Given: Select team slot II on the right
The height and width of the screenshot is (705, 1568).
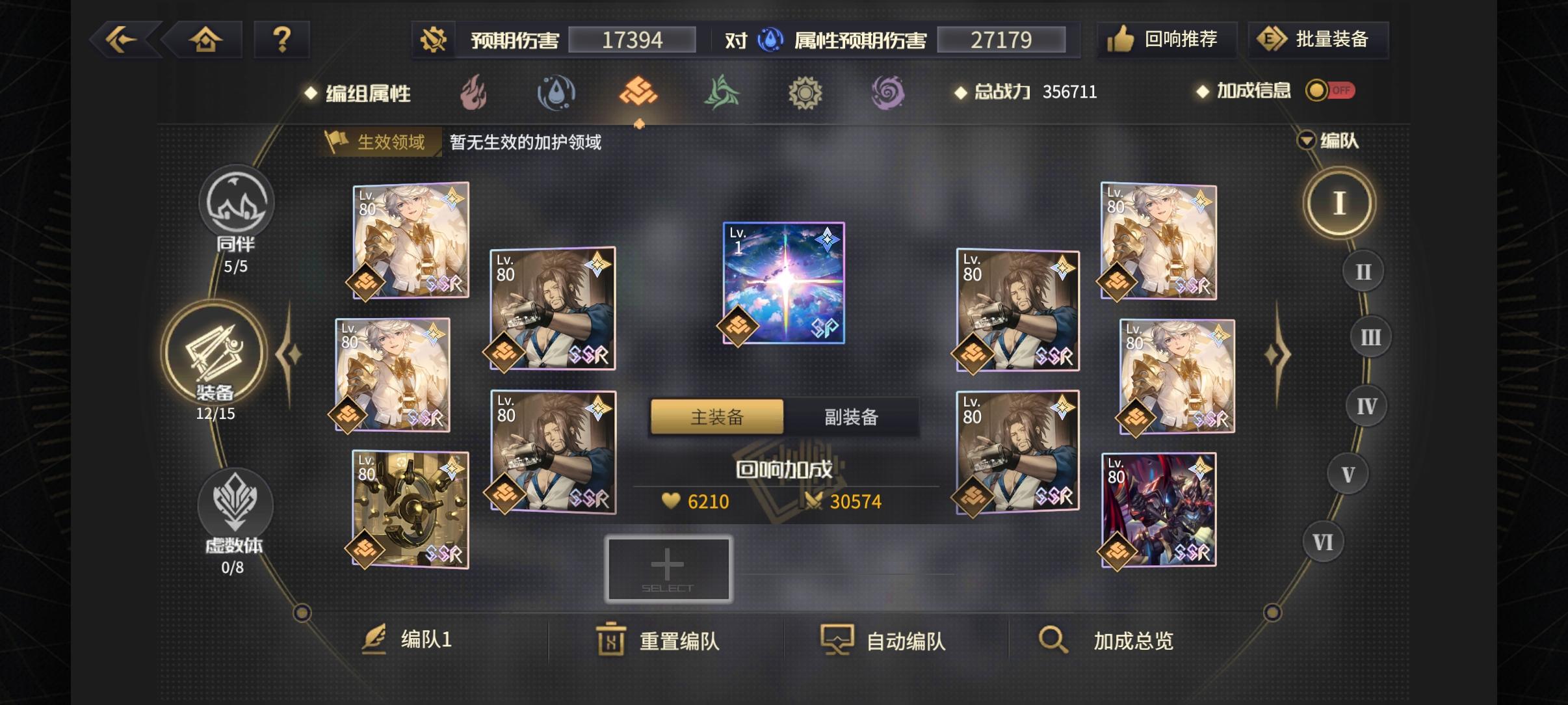Looking at the screenshot, I should coord(1363,271).
